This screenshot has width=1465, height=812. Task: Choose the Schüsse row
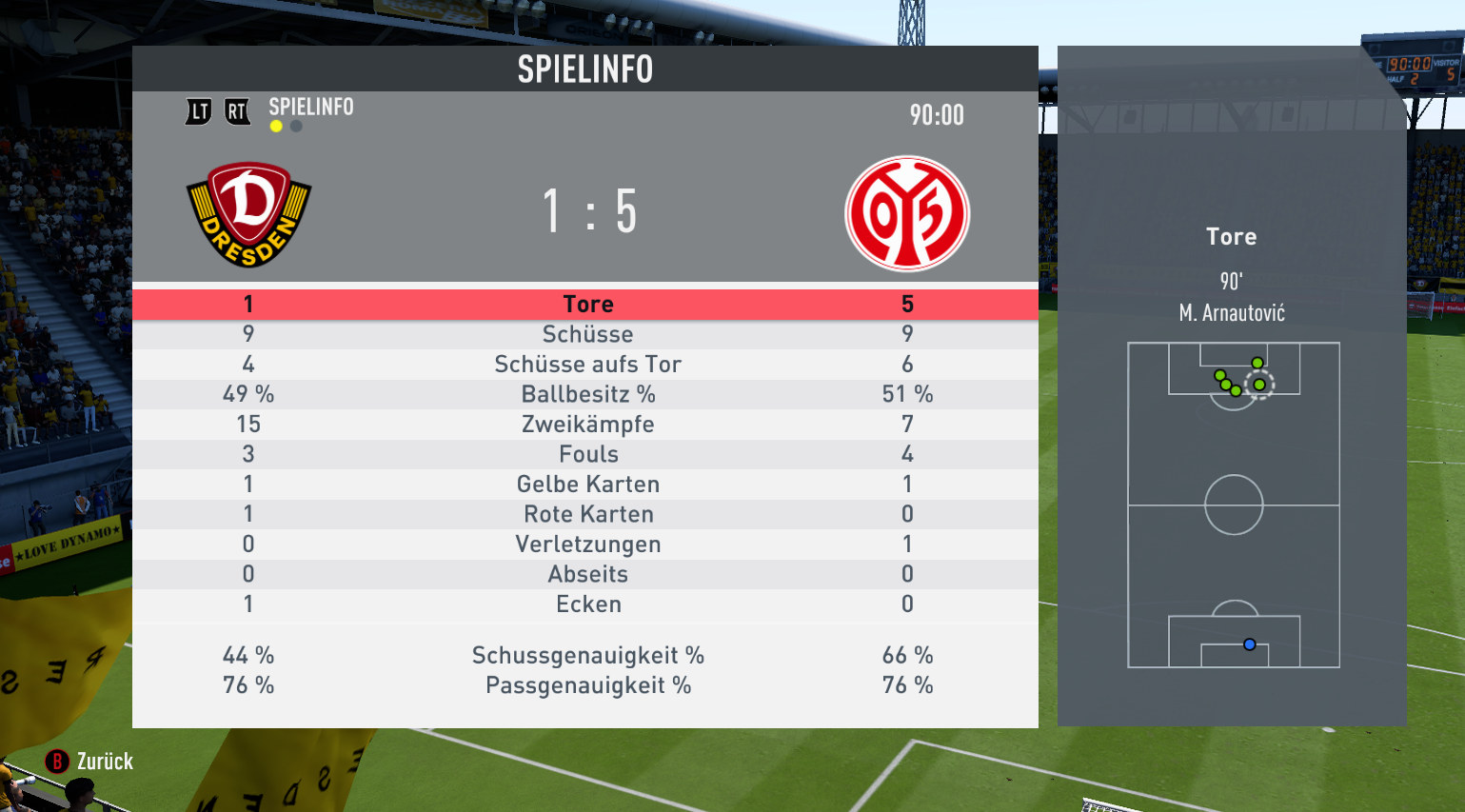(x=587, y=334)
